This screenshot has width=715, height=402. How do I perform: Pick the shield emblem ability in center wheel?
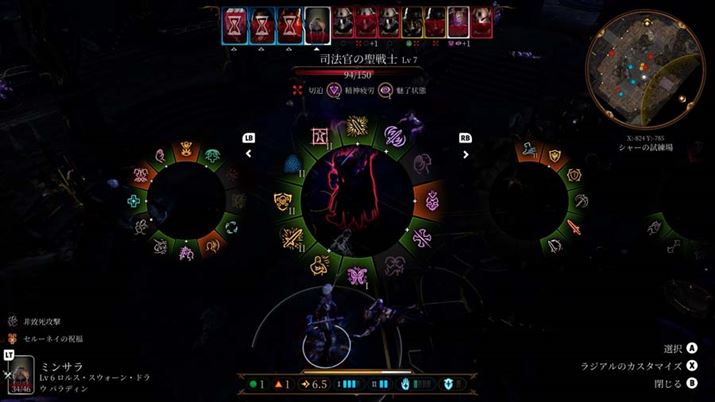click(x=283, y=202)
